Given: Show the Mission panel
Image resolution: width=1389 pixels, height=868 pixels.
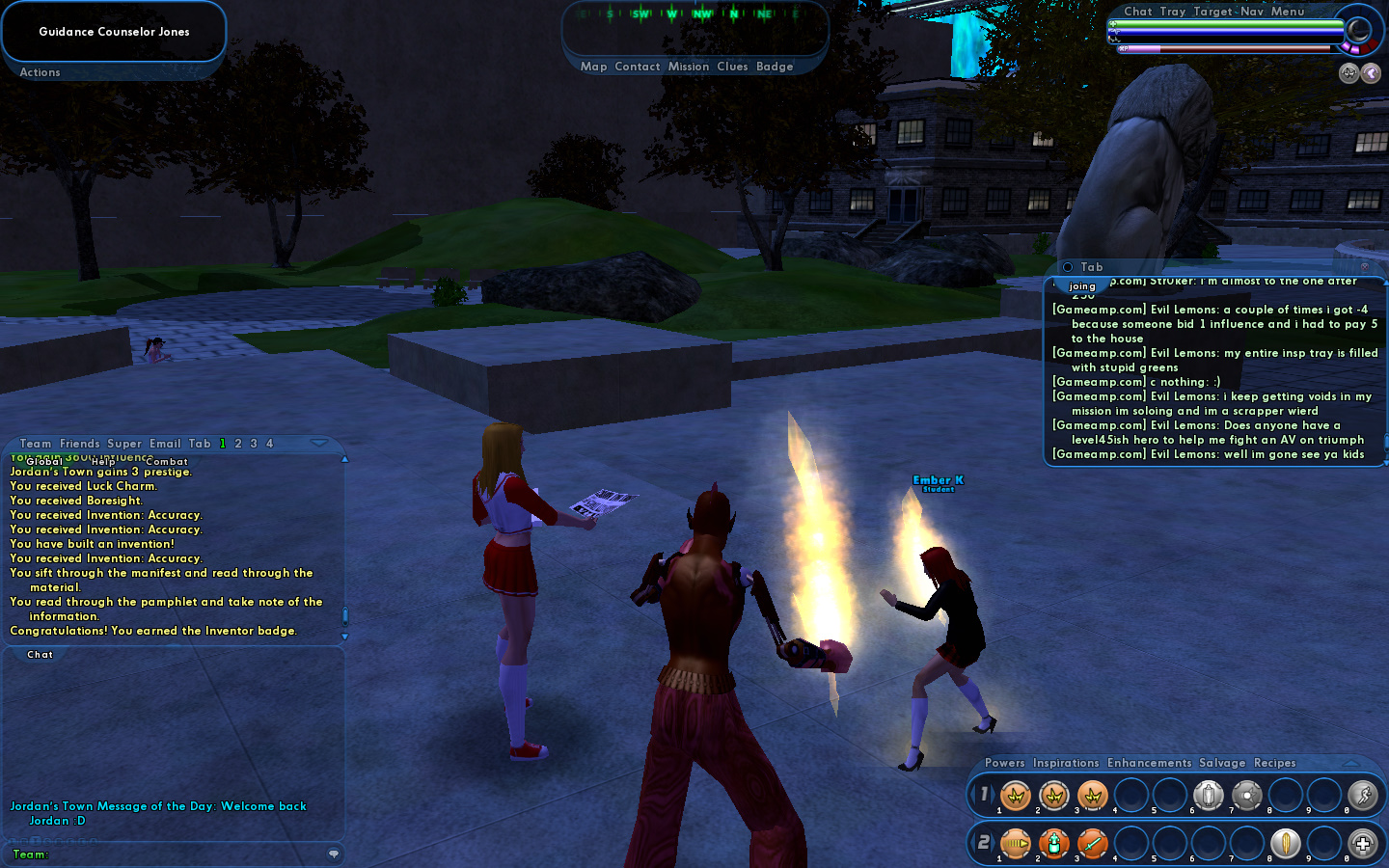Looking at the screenshot, I should tap(688, 67).
